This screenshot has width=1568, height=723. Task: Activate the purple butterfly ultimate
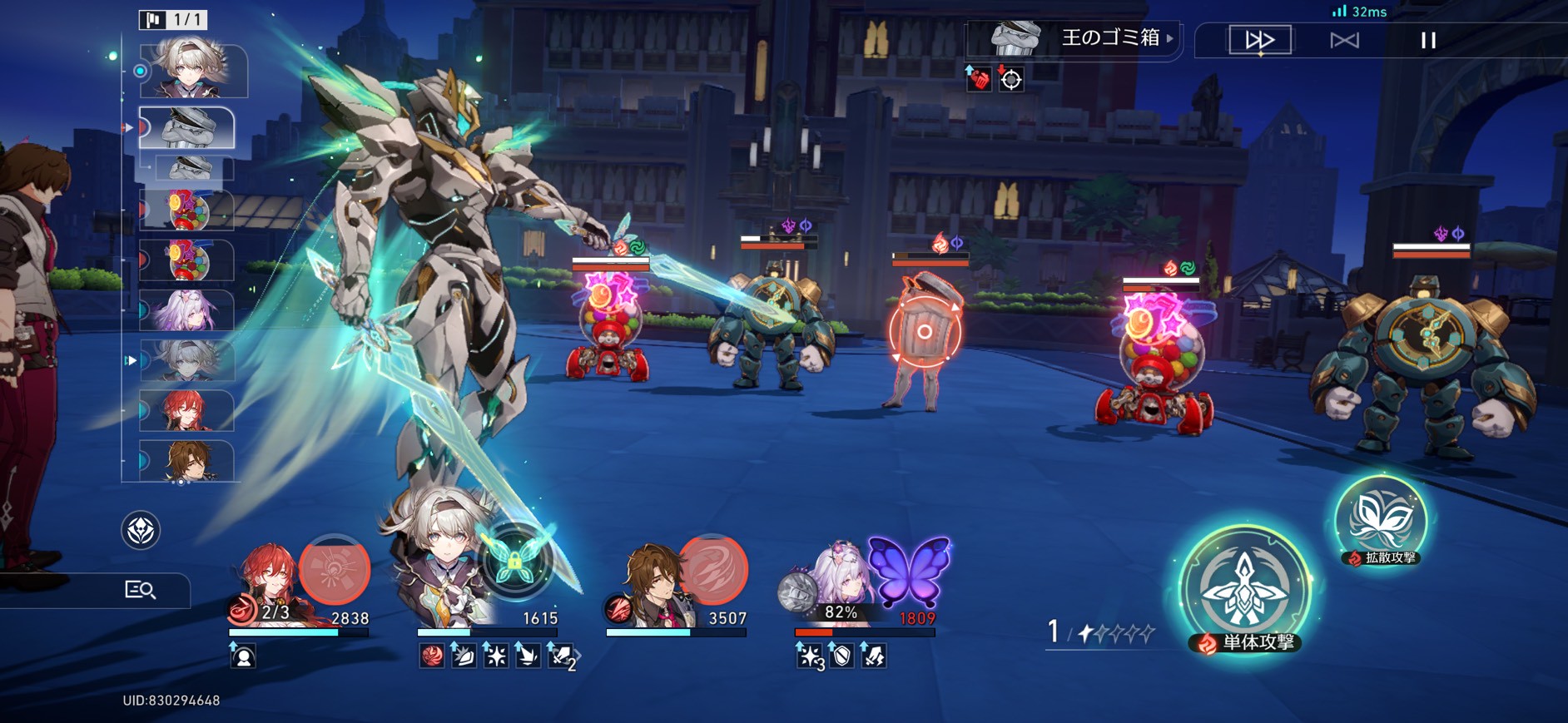[x=909, y=572]
